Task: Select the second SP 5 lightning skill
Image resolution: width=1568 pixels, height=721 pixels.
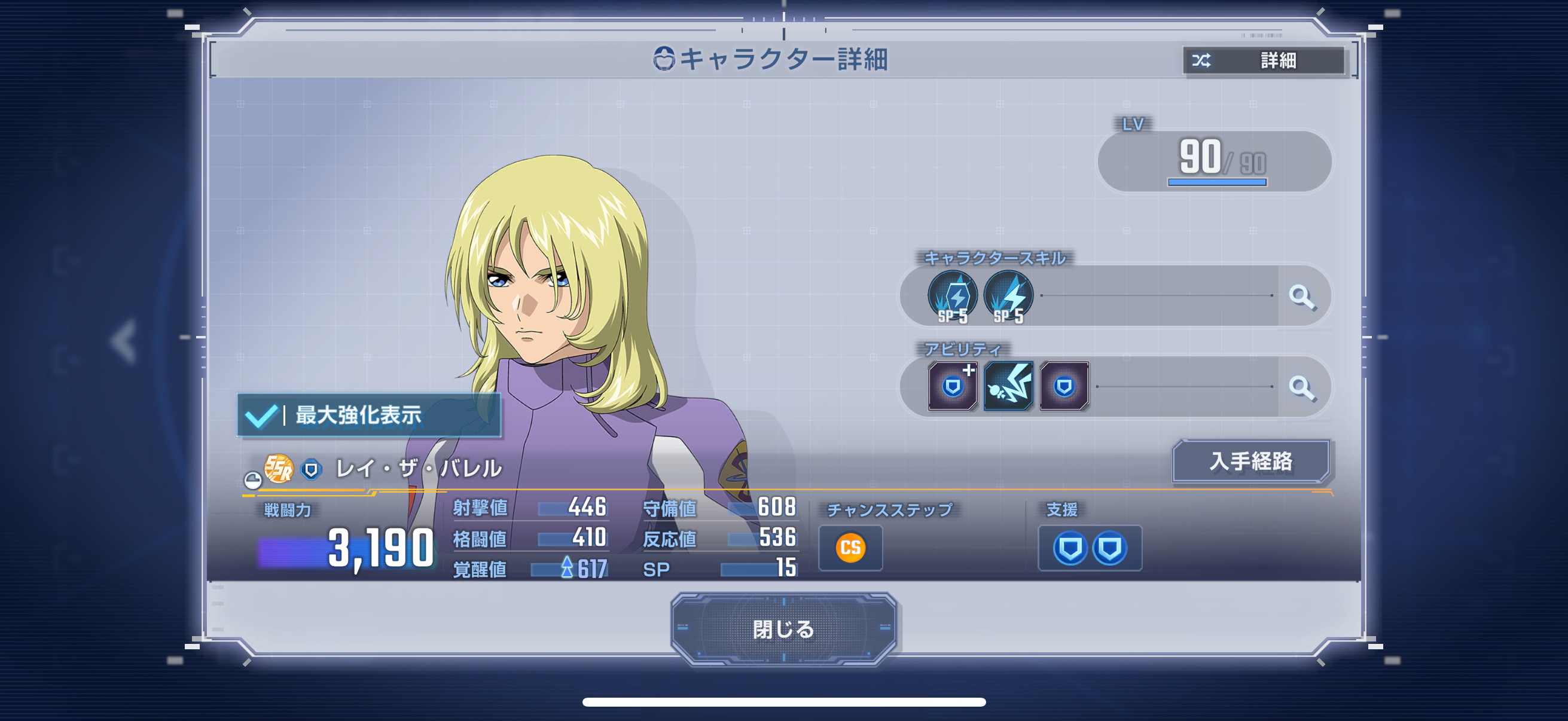Action: (1008, 297)
